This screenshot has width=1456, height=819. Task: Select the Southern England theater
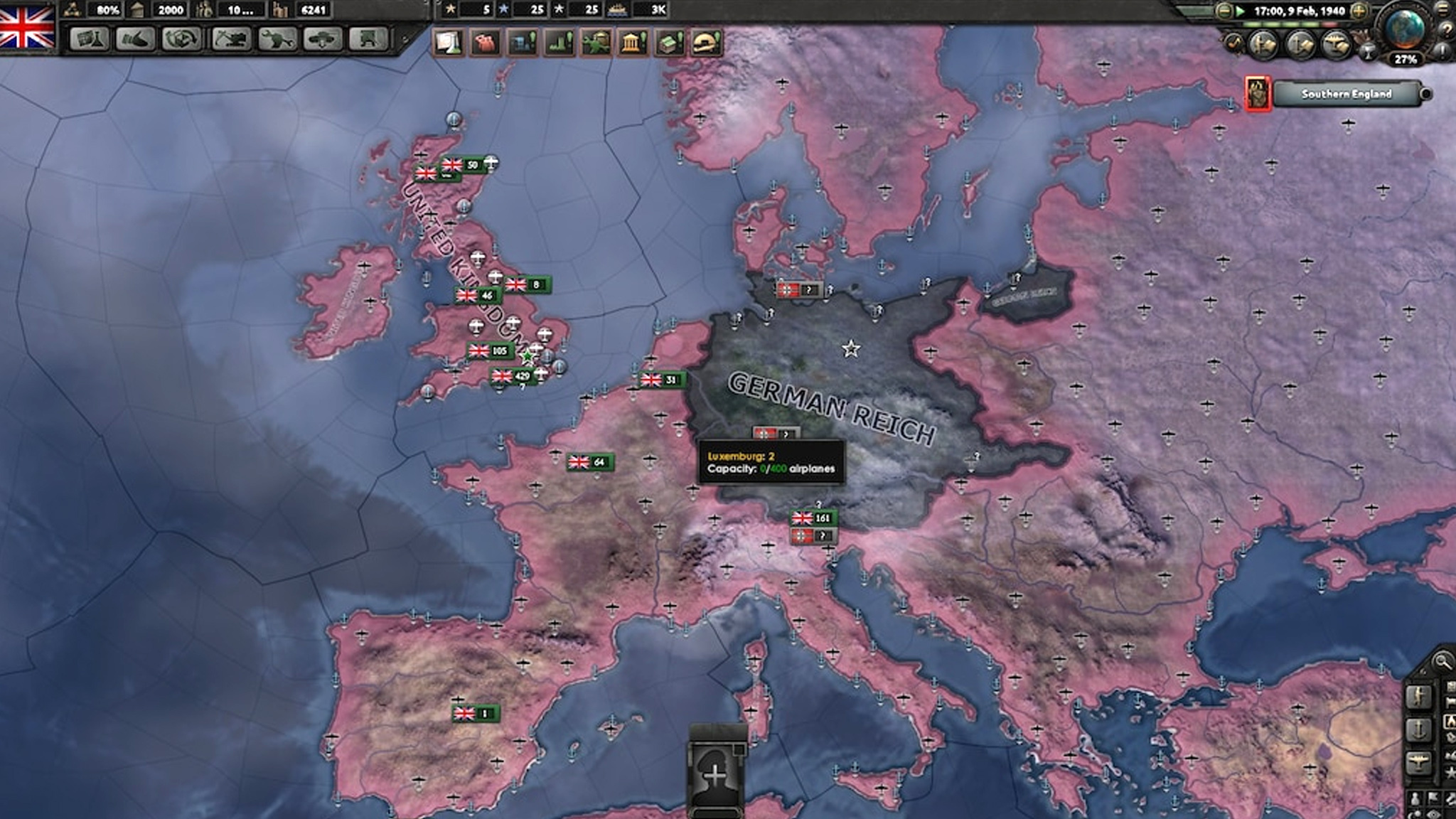(1347, 94)
